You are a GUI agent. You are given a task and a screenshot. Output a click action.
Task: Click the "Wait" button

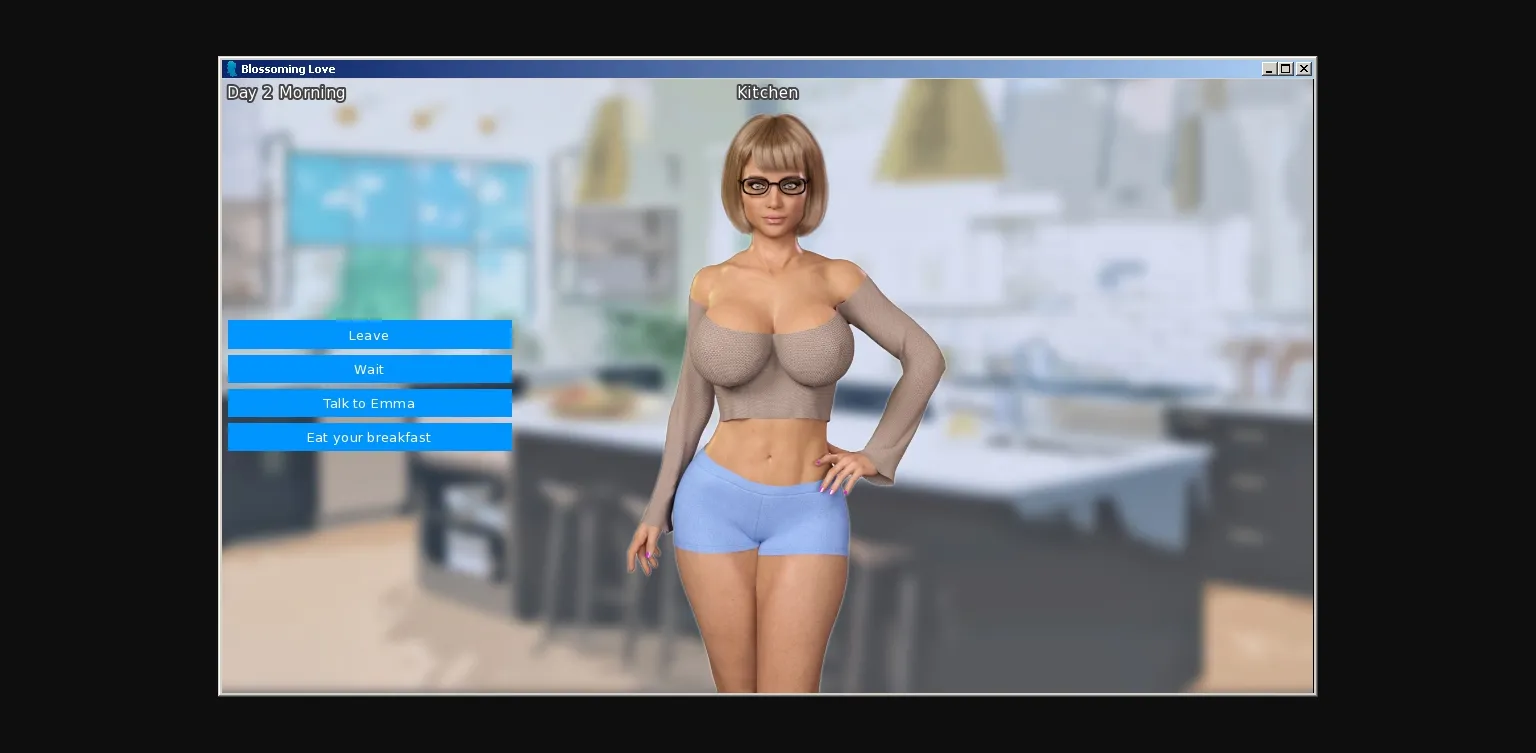coord(369,369)
